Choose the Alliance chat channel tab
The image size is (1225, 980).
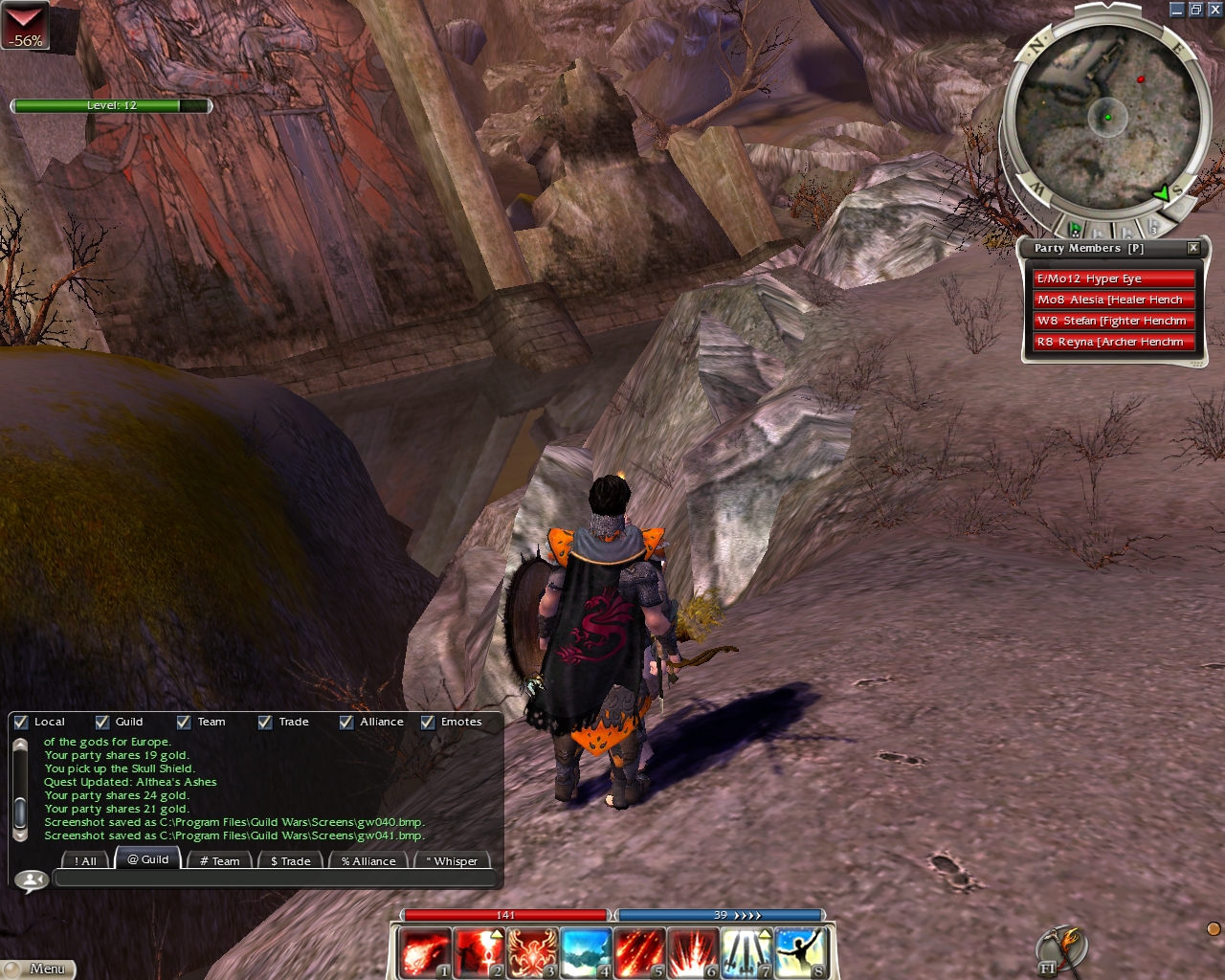[x=368, y=861]
